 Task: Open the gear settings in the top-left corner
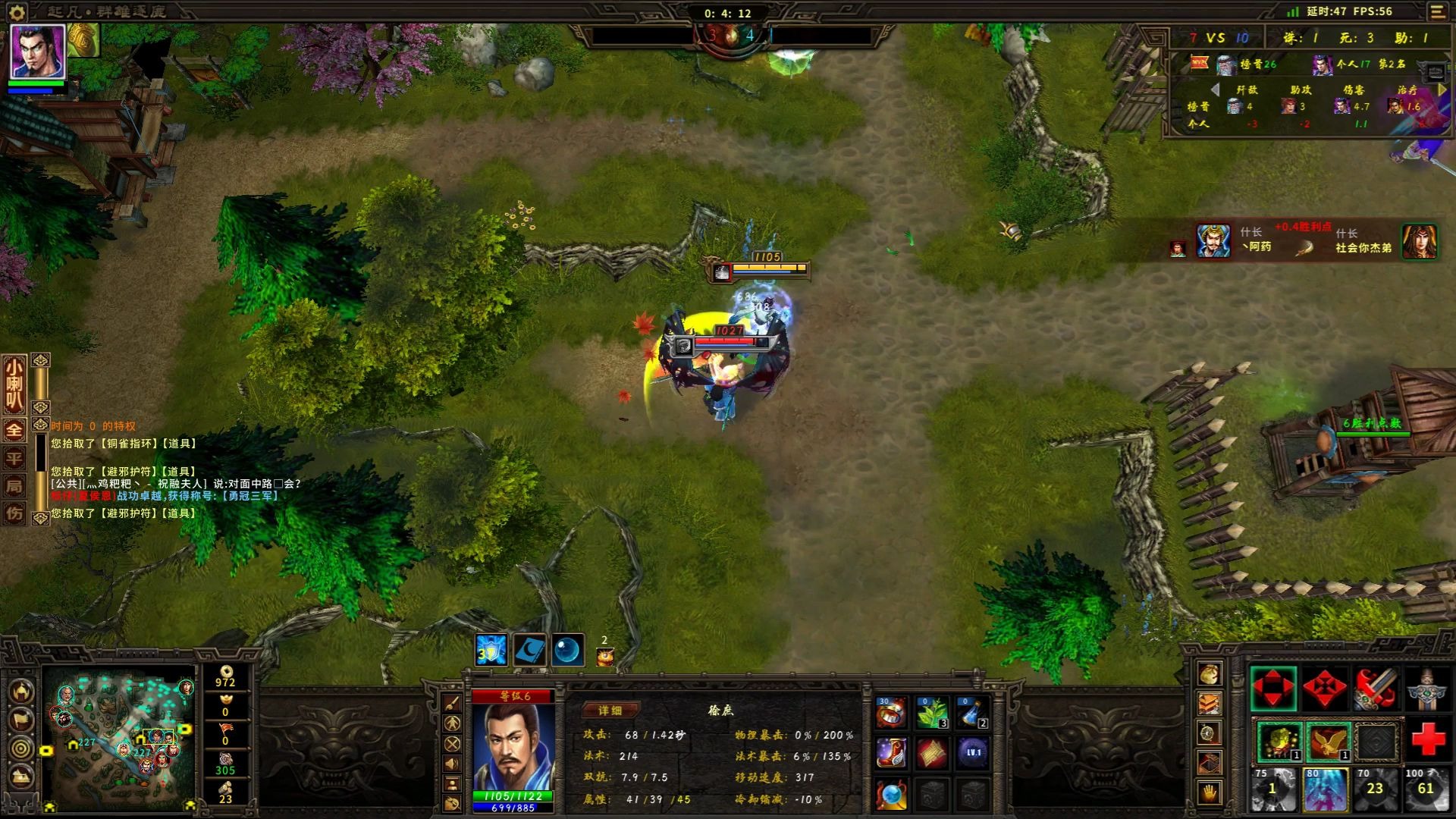pos(17,11)
